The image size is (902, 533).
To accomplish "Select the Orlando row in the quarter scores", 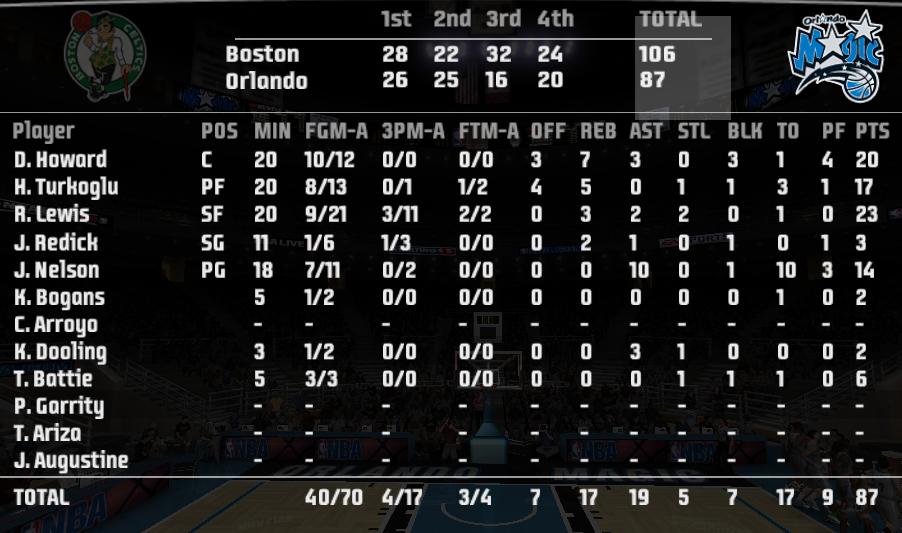I will (x=266, y=81).
